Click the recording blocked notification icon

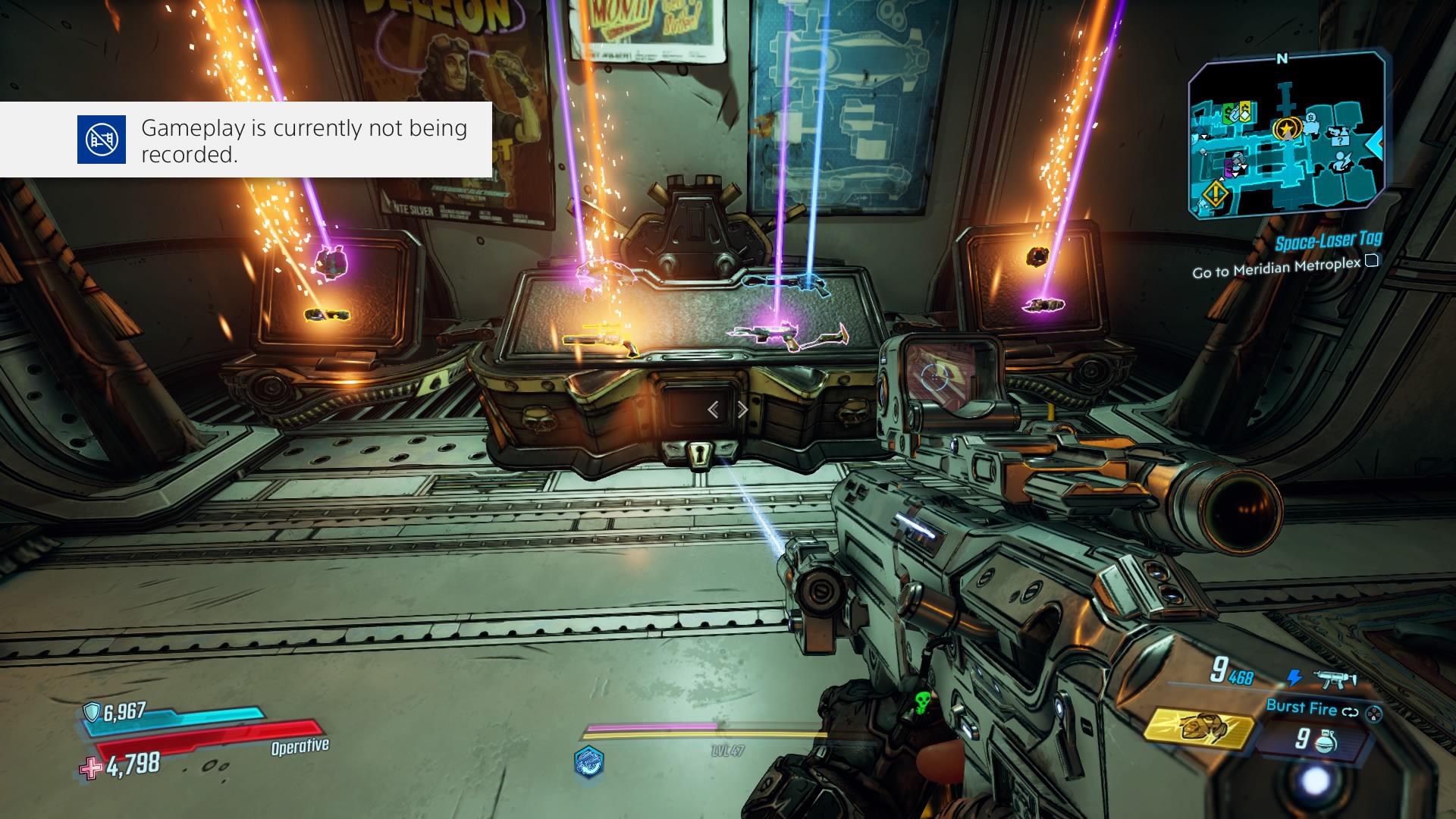click(x=102, y=140)
